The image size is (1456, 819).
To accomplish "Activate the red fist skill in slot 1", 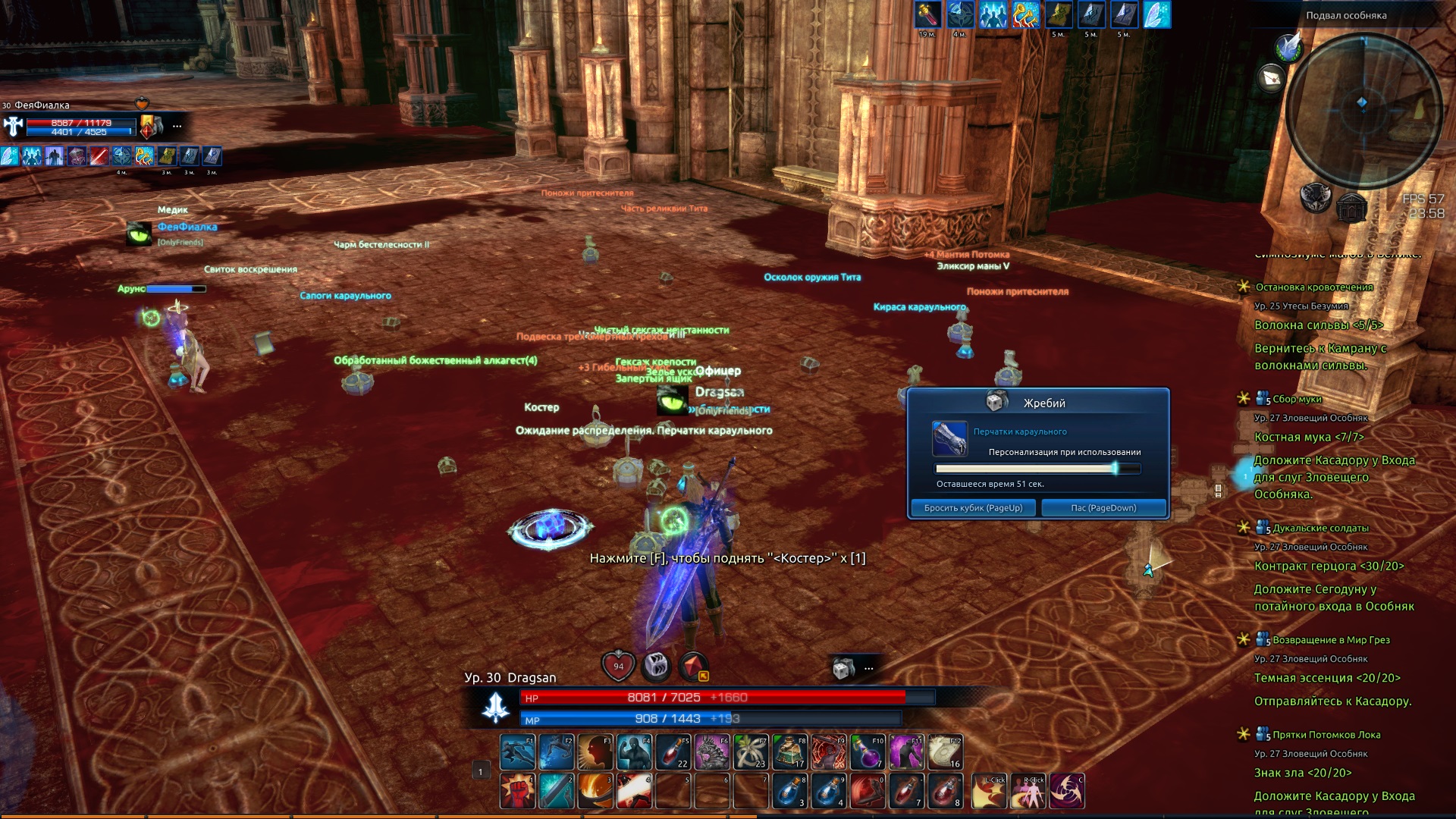I will 517,791.
